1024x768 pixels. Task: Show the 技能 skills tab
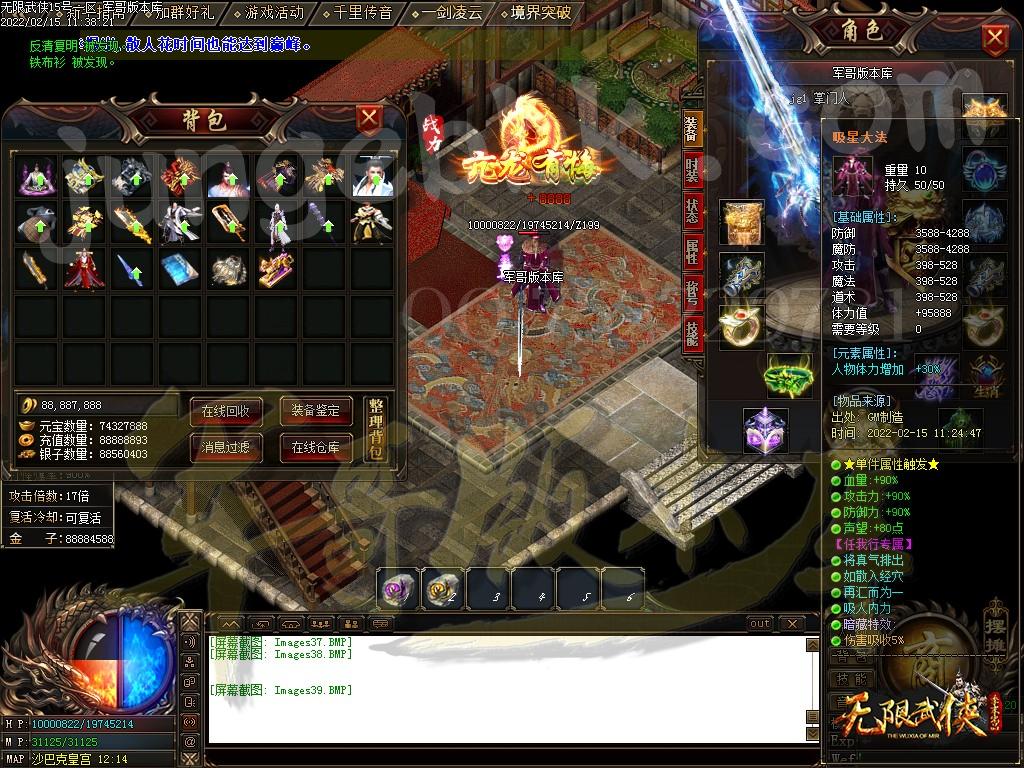click(692, 335)
